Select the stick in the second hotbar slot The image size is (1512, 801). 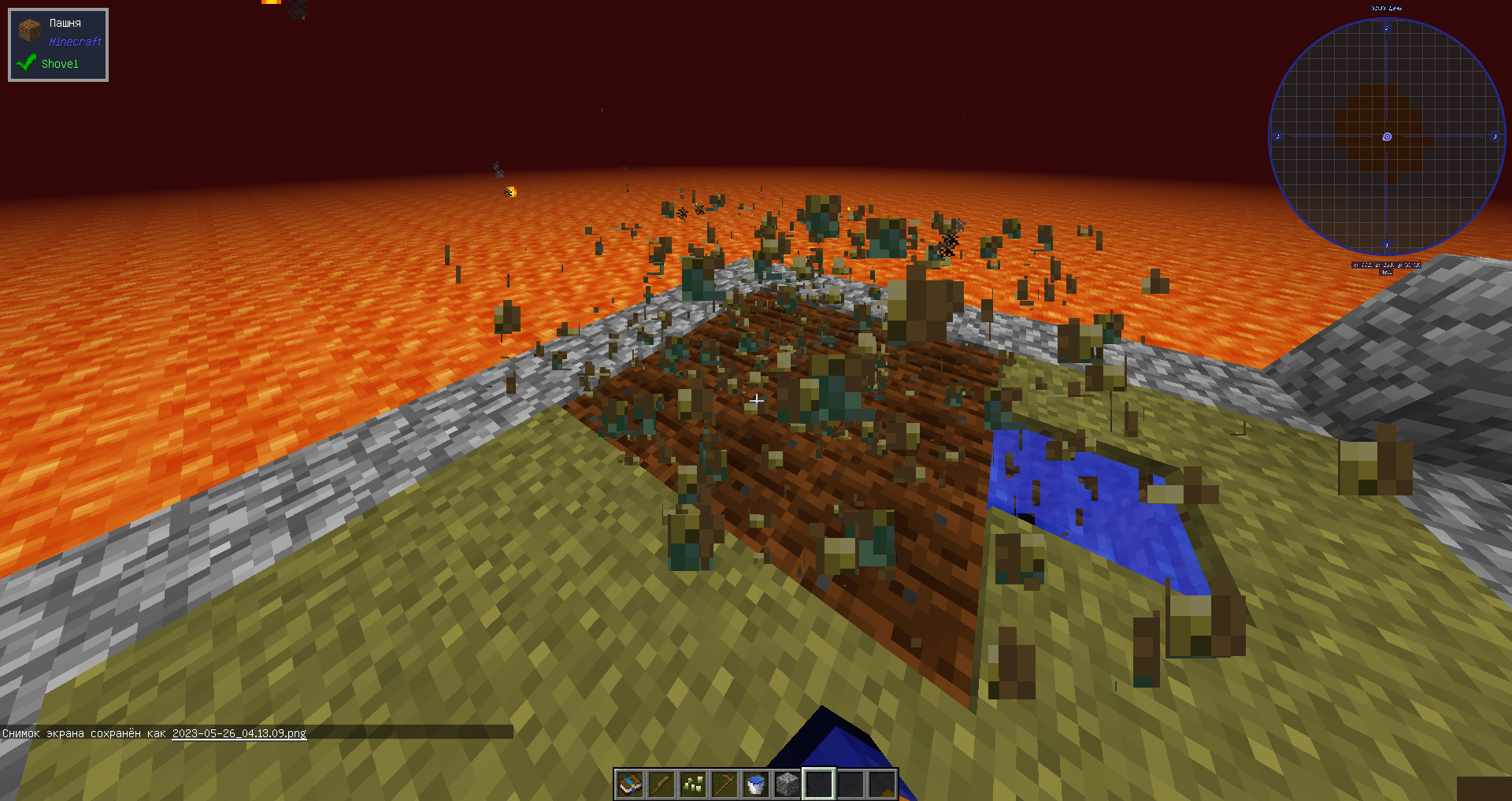click(x=660, y=784)
